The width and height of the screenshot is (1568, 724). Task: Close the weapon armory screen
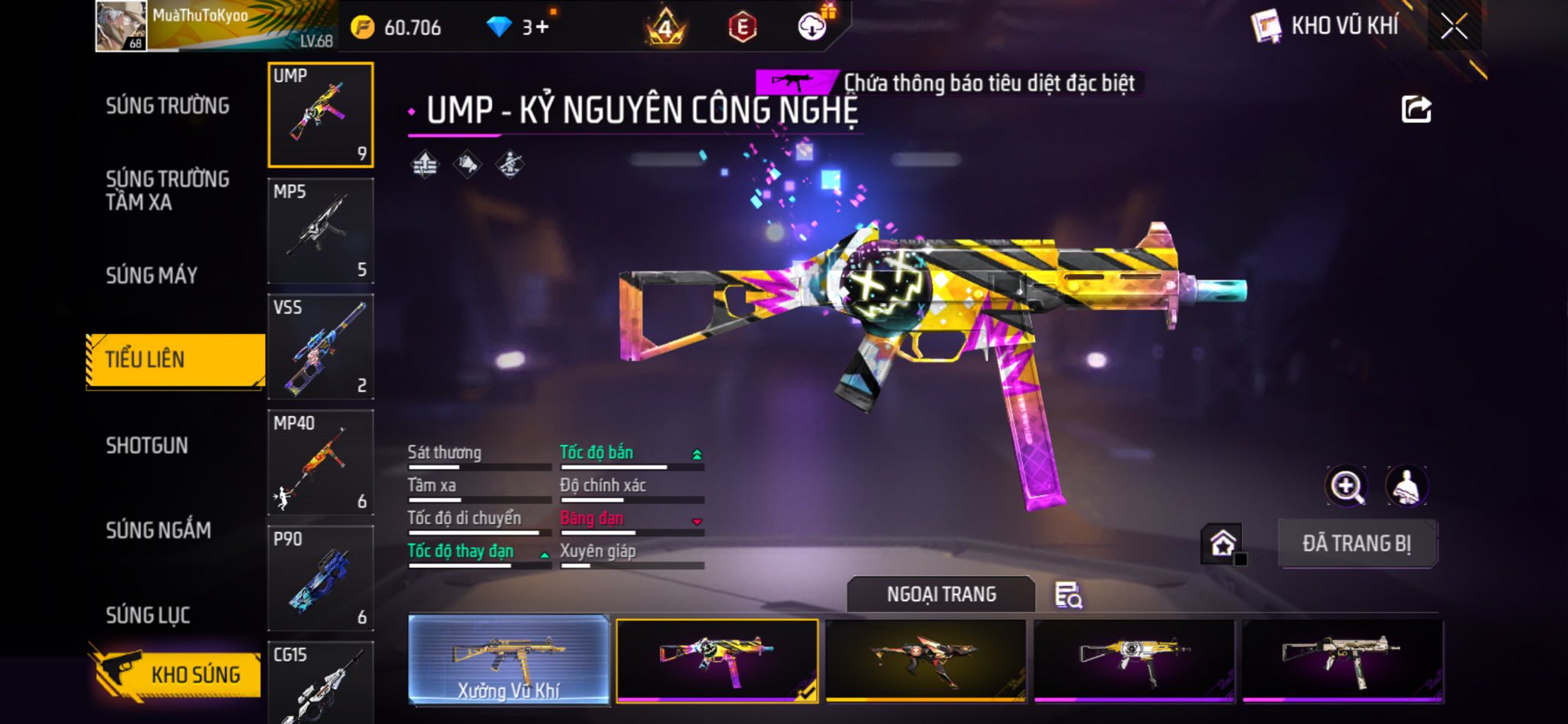click(1453, 27)
